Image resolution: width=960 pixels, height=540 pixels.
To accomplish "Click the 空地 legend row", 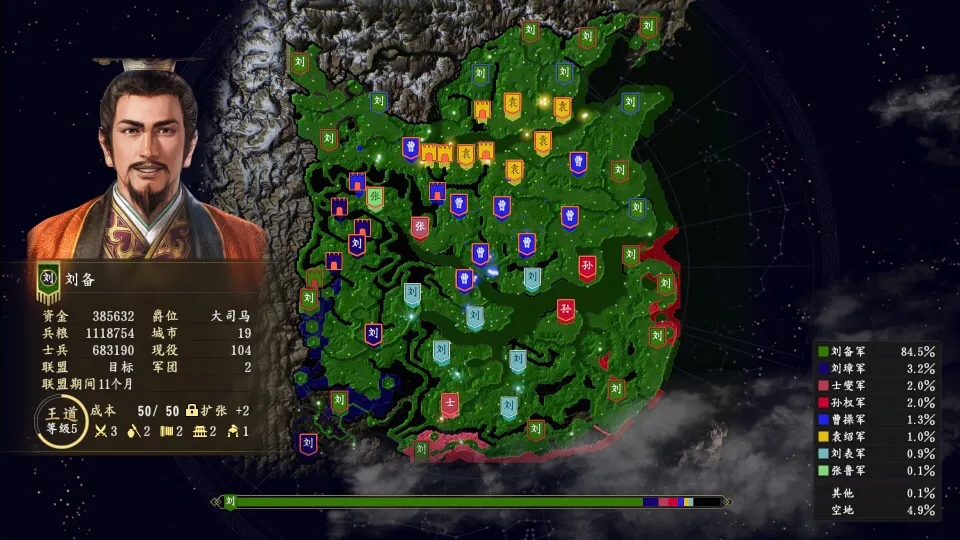I will [x=876, y=510].
